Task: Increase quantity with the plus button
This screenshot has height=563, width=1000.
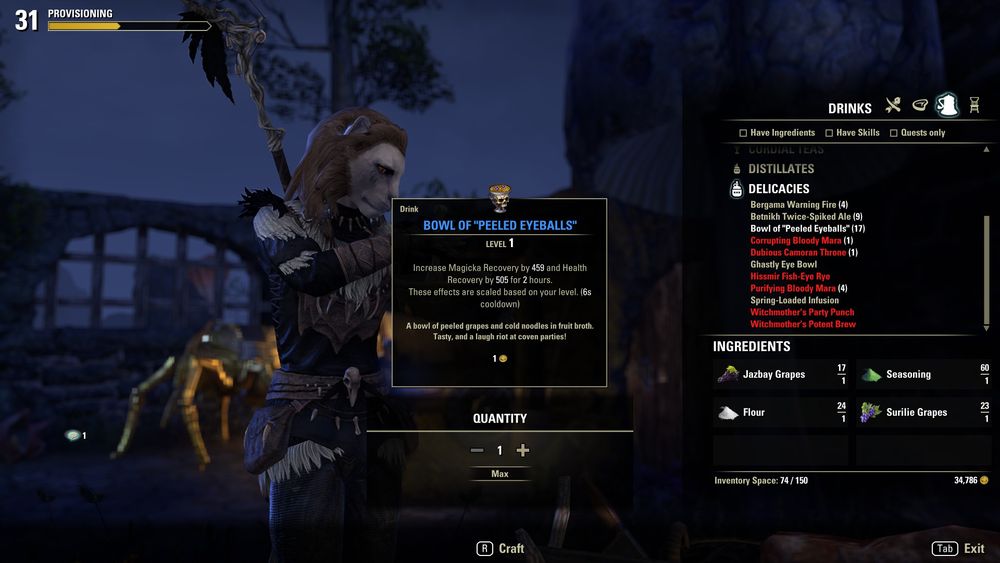Action: pos(522,450)
